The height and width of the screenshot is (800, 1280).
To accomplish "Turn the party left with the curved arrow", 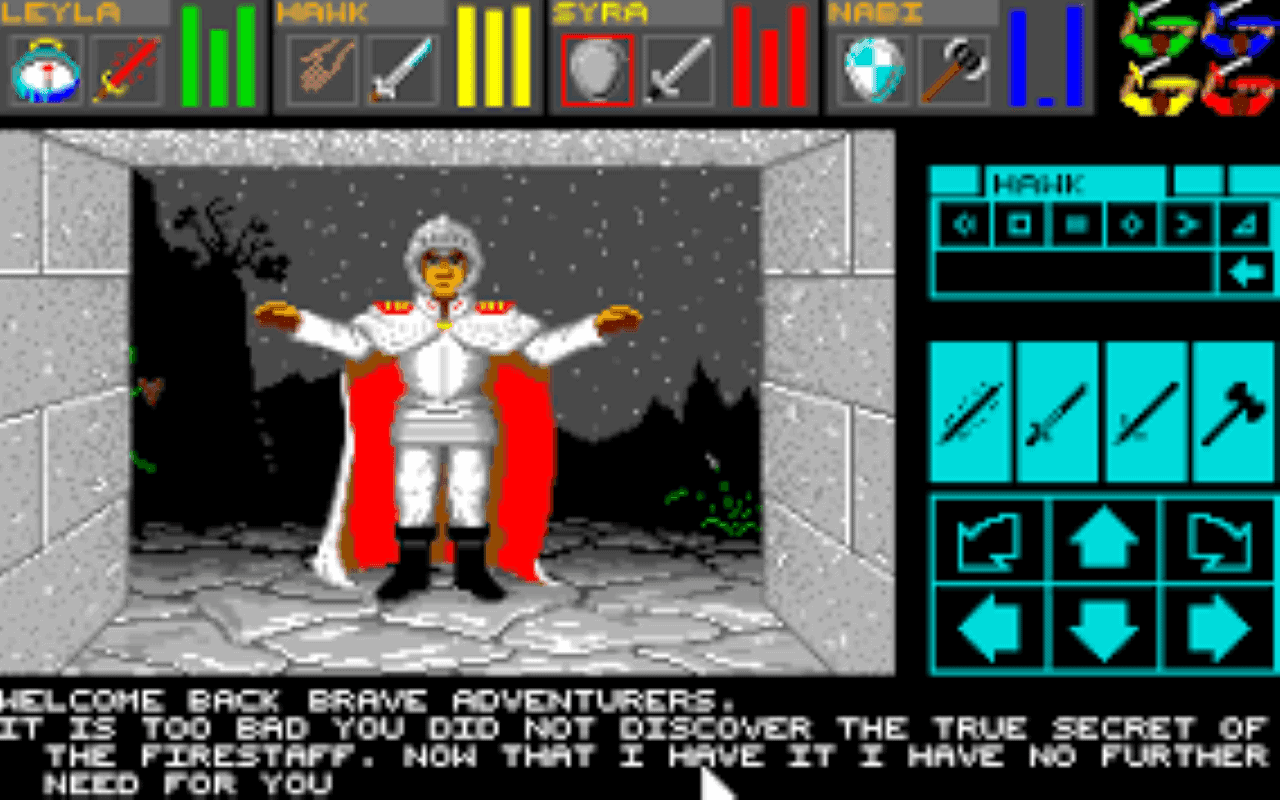I will pyautogui.click(x=988, y=540).
